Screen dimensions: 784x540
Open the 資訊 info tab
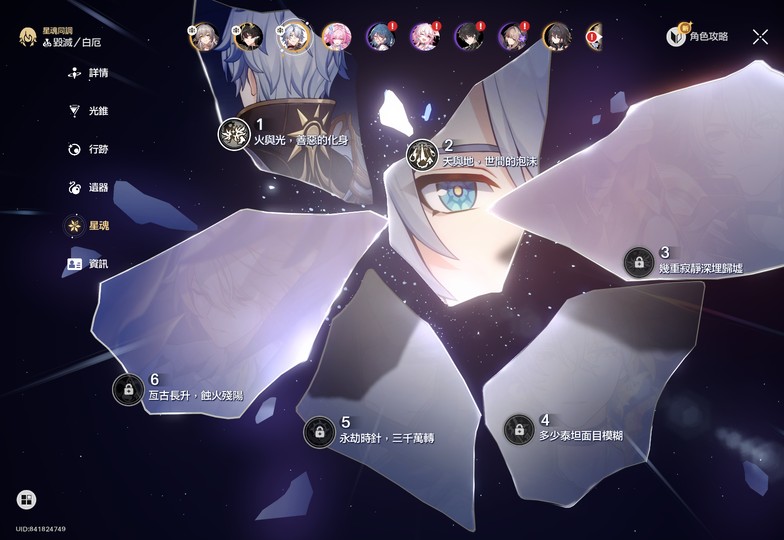(88, 264)
